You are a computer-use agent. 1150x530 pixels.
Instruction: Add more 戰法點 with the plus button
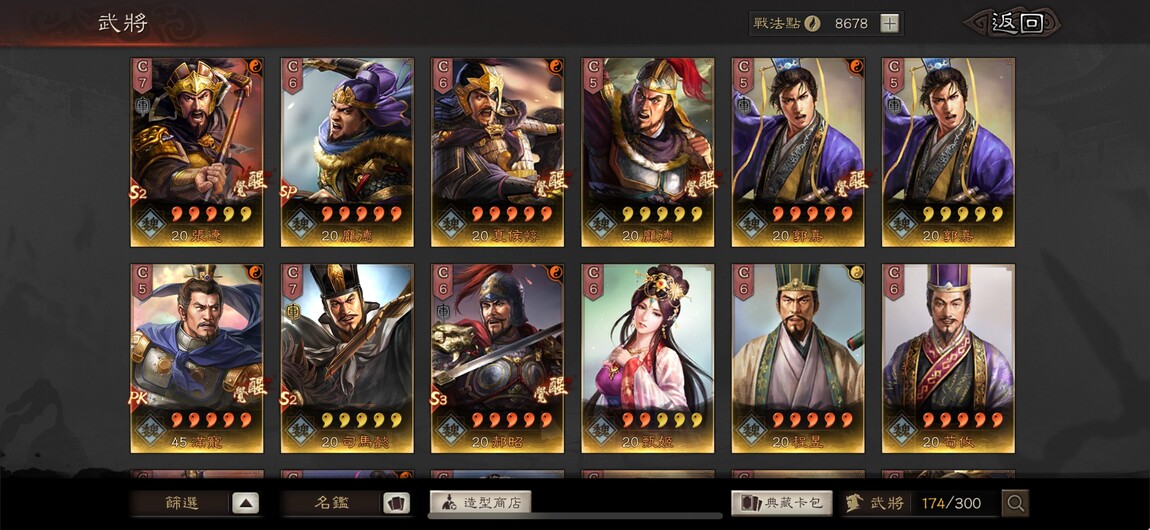point(889,24)
